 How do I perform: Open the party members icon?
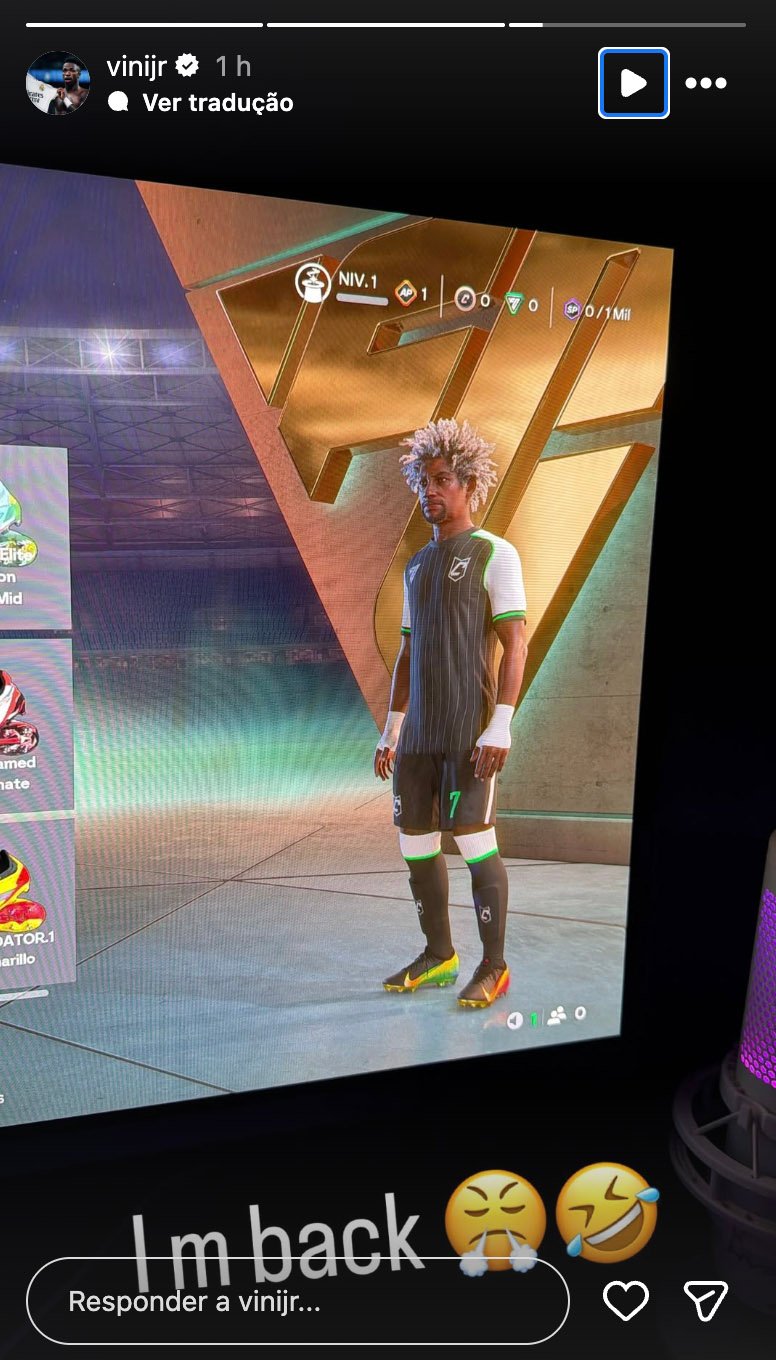557,1016
